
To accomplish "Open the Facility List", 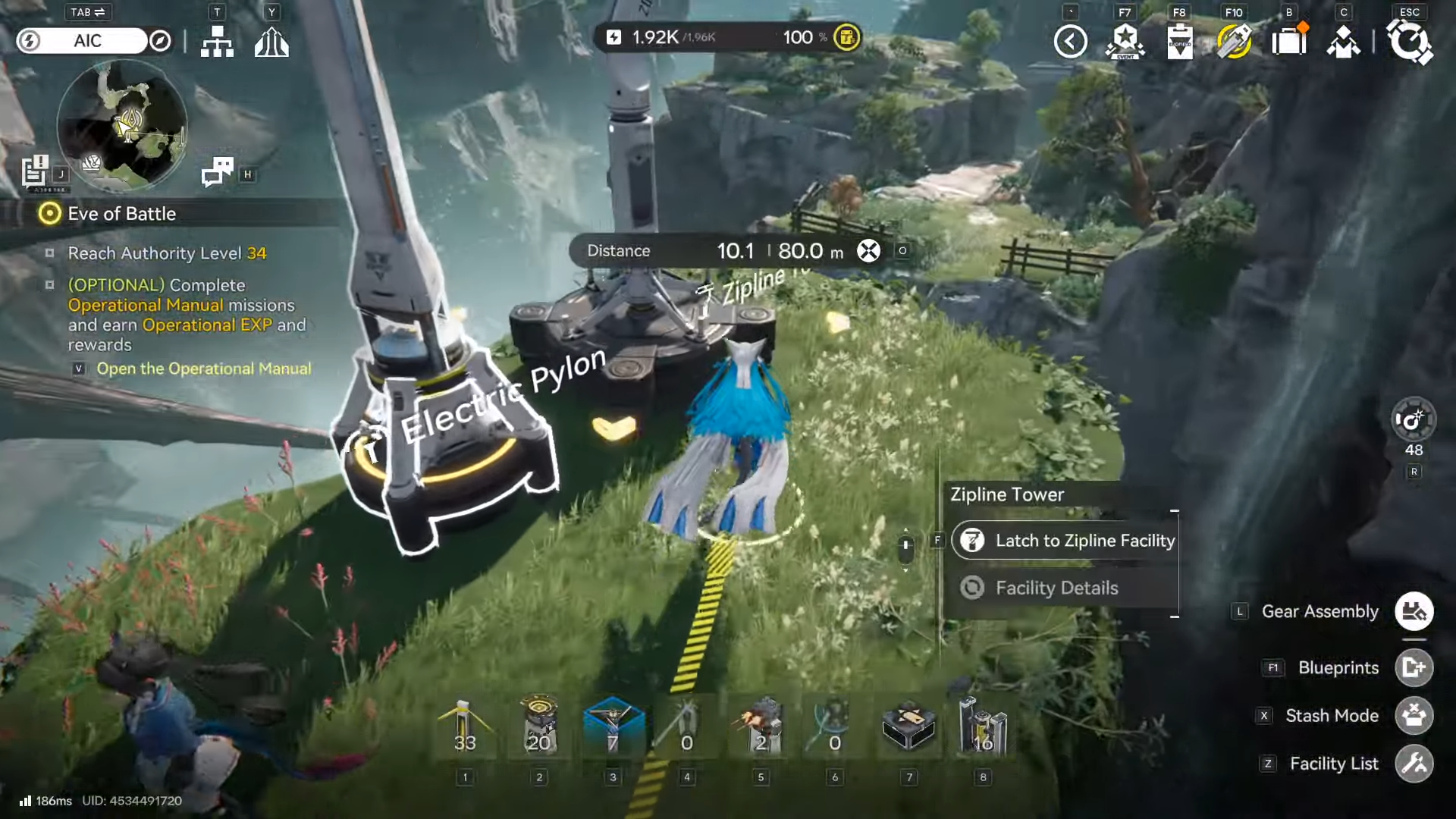I will click(x=1414, y=764).
